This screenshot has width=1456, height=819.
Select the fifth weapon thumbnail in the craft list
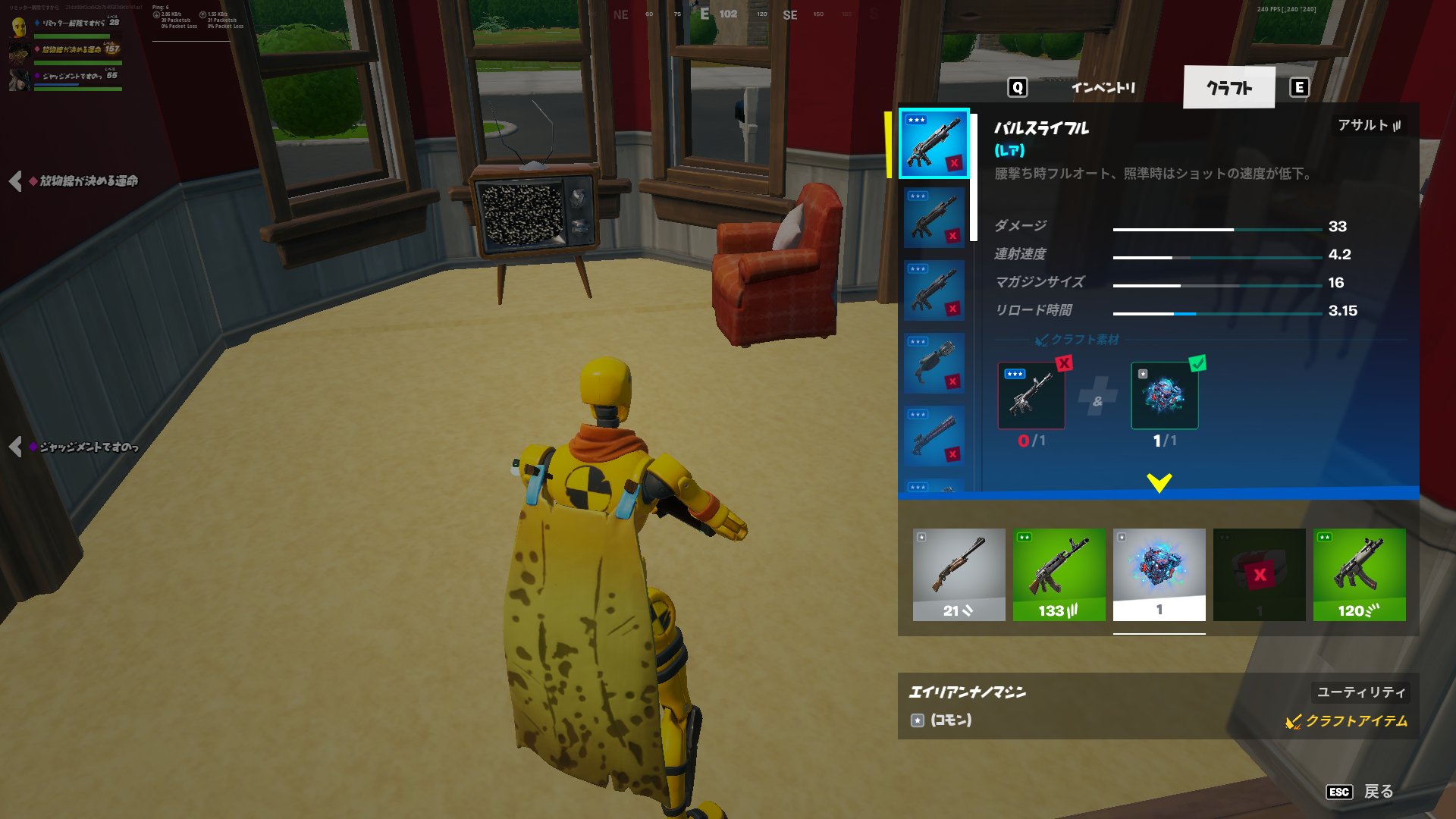click(934, 434)
